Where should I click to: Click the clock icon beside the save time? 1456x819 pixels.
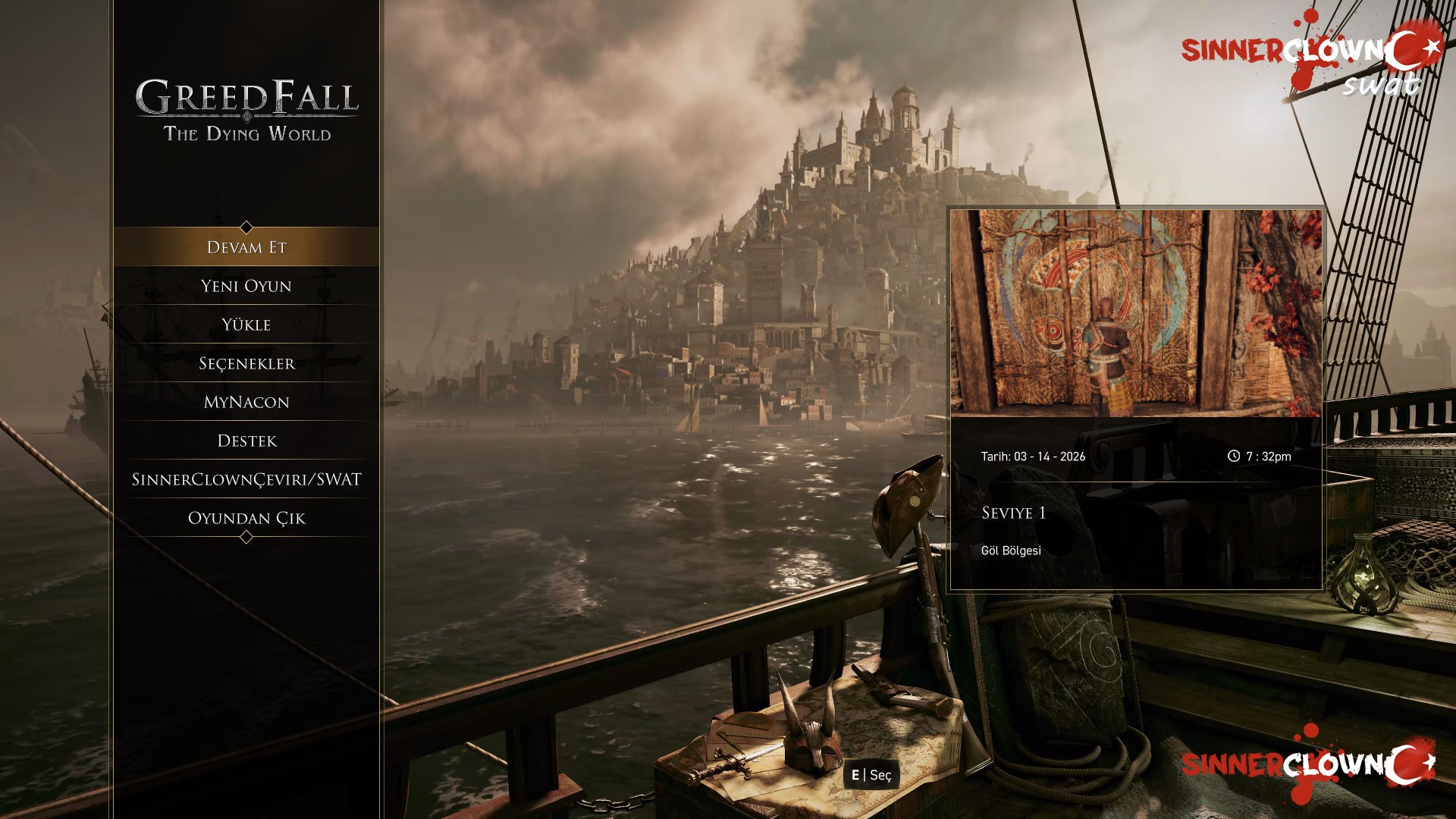click(x=1235, y=456)
